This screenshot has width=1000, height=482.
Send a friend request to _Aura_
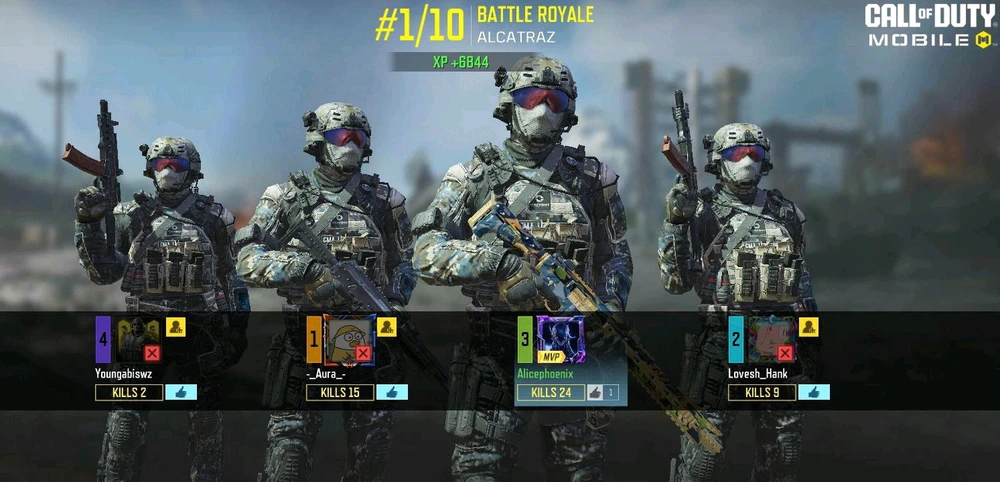click(387, 327)
